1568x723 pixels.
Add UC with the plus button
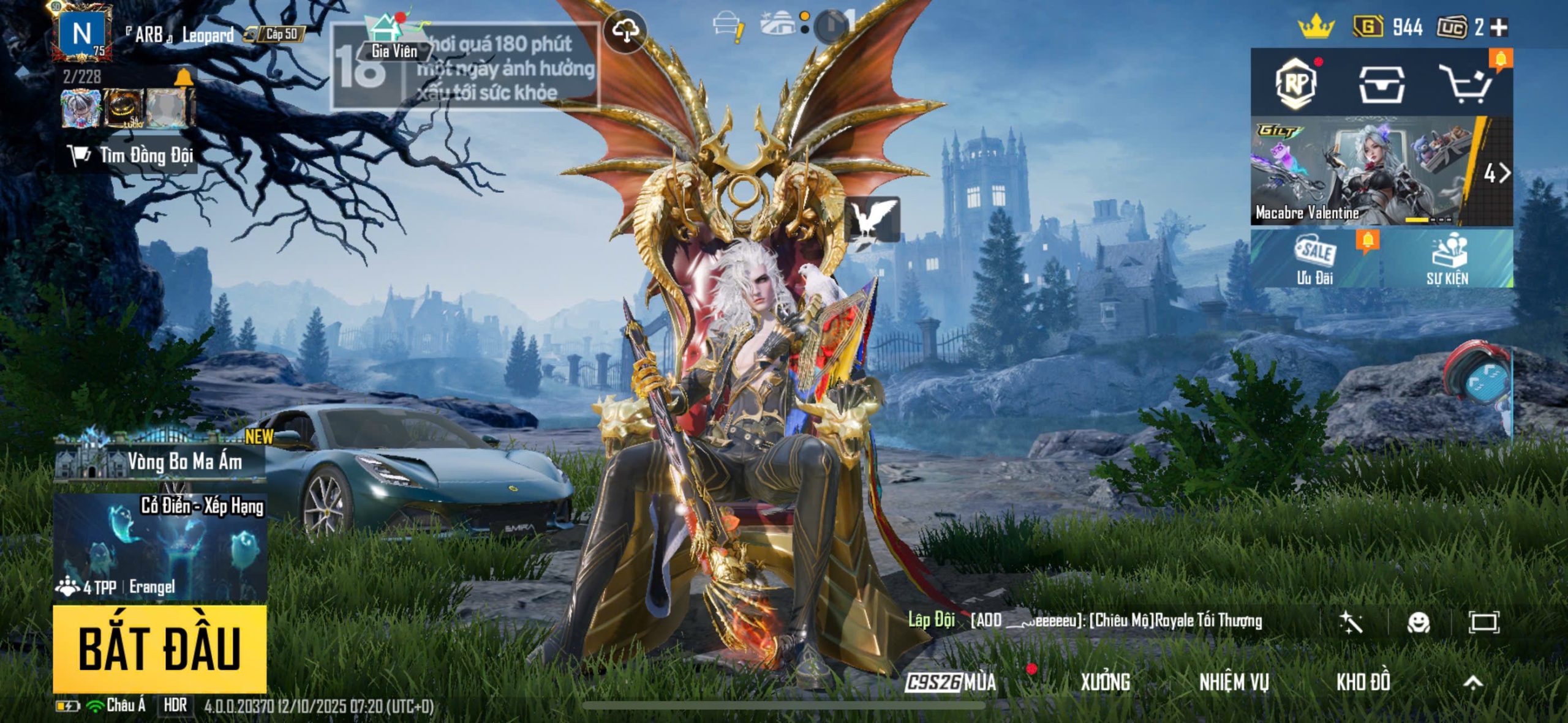pos(1499,28)
